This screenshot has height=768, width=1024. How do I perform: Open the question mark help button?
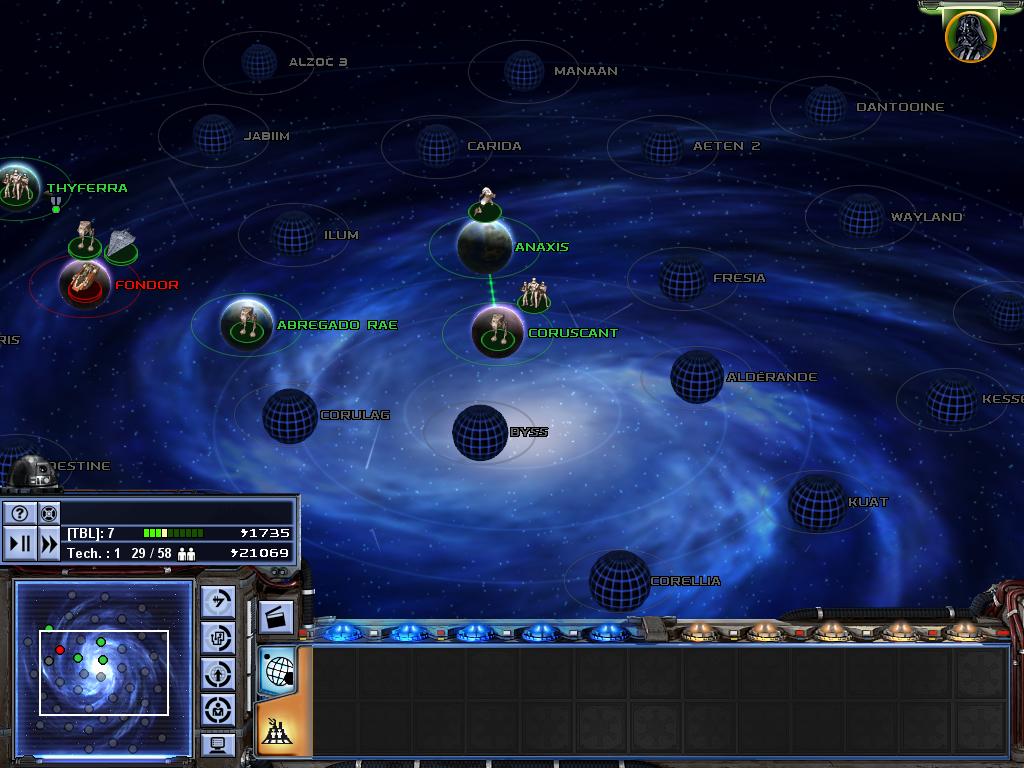coord(20,513)
